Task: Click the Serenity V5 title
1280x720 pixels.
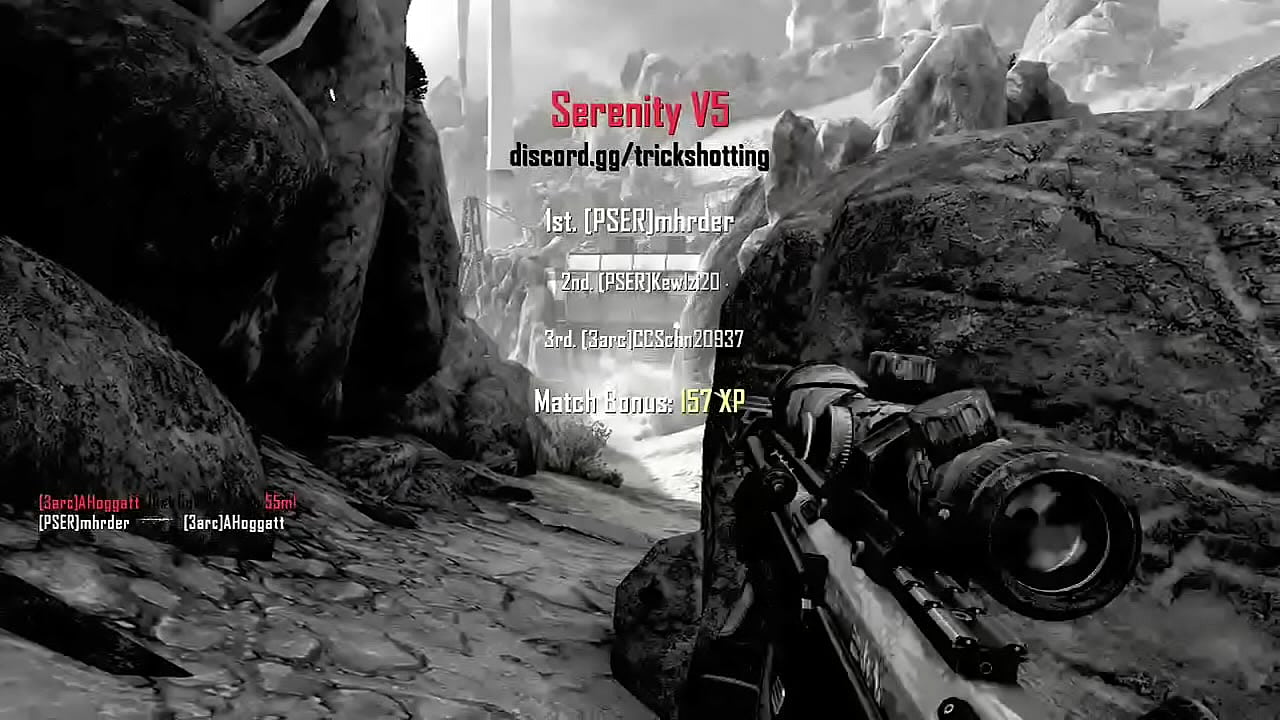Action: 639,111
